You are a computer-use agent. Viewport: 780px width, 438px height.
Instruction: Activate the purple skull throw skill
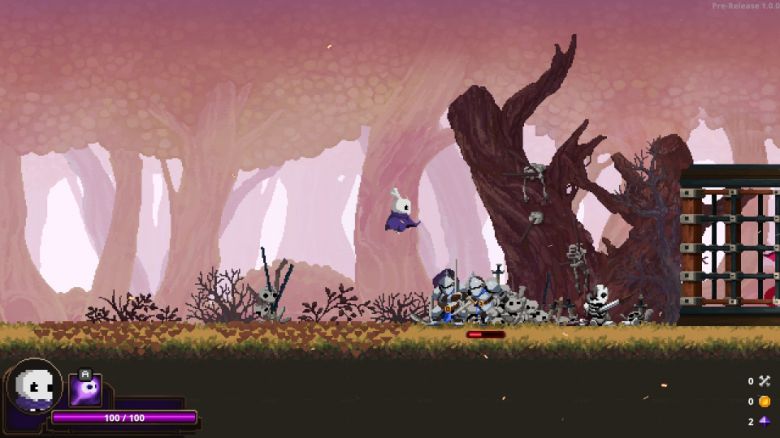pos(85,388)
